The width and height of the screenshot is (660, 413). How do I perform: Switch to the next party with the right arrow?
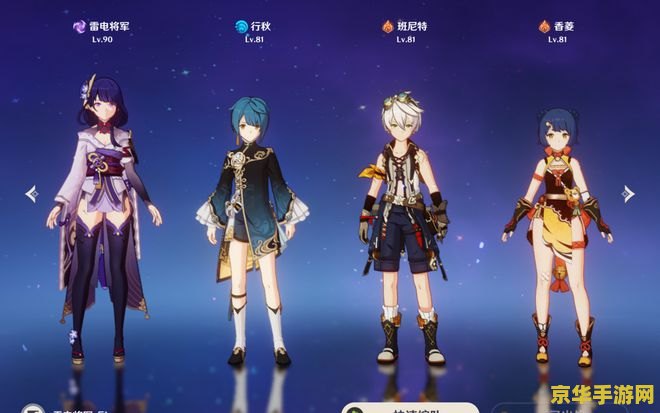click(x=628, y=193)
